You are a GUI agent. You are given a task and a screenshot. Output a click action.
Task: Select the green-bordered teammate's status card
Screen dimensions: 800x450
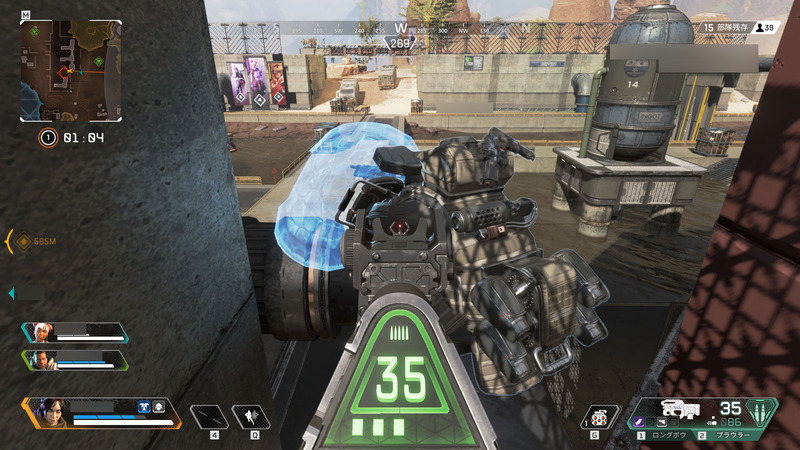pyautogui.click(x=74, y=360)
